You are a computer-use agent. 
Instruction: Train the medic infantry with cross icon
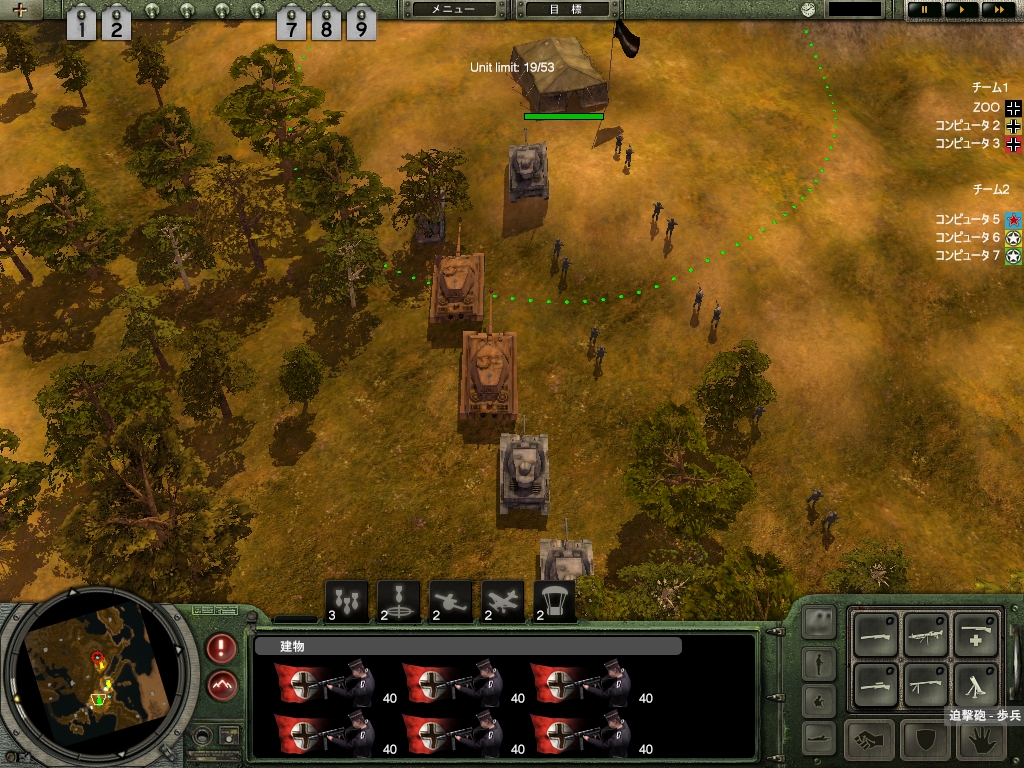tap(976, 634)
